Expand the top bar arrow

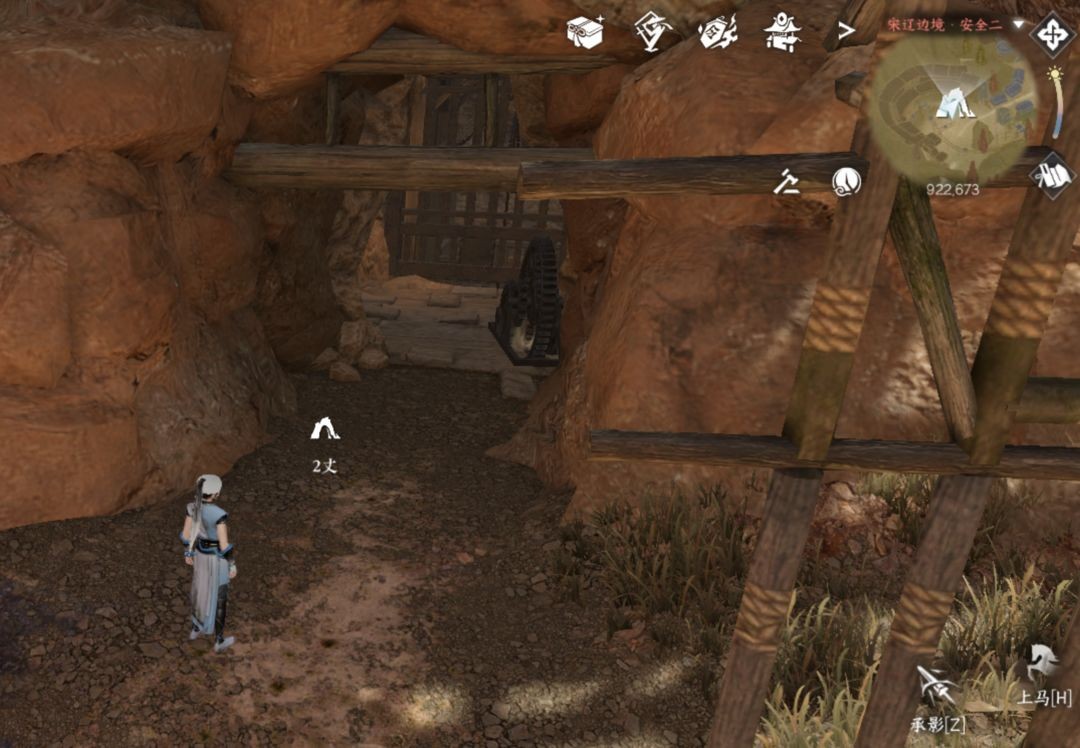point(846,32)
